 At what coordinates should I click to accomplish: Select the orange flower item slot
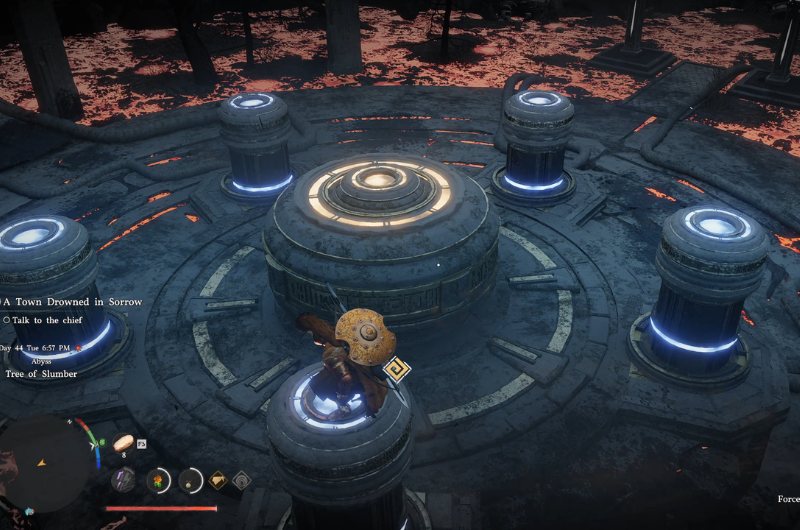[x=157, y=480]
